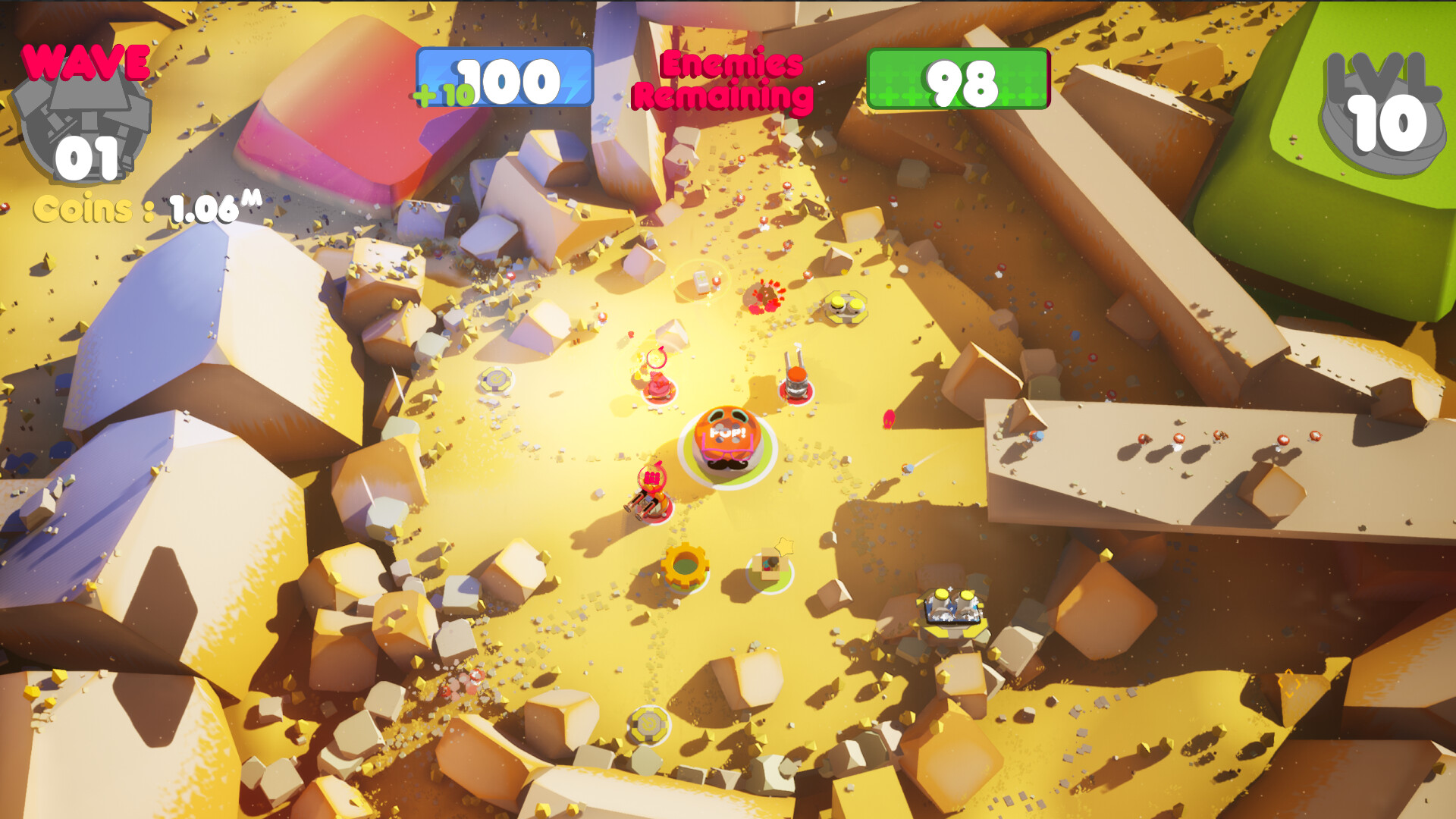Click the green 98 health bar
Viewport: 1456px width, 819px height.
pyautogui.click(x=959, y=78)
